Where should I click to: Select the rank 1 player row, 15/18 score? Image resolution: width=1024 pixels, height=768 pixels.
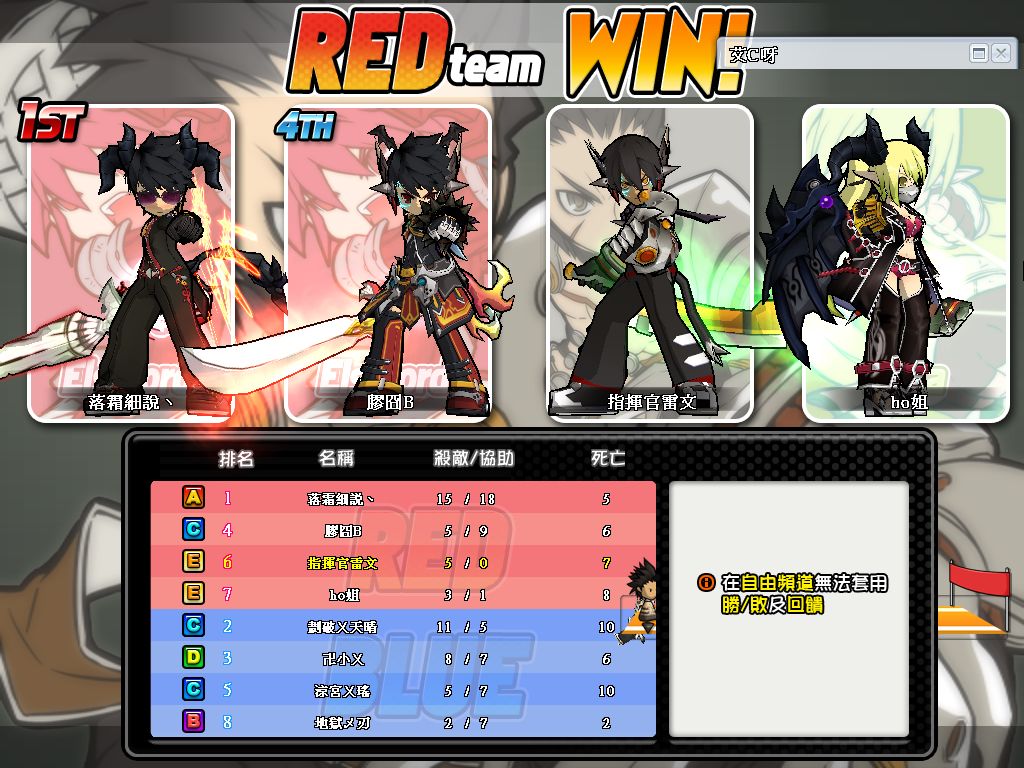(403, 498)
